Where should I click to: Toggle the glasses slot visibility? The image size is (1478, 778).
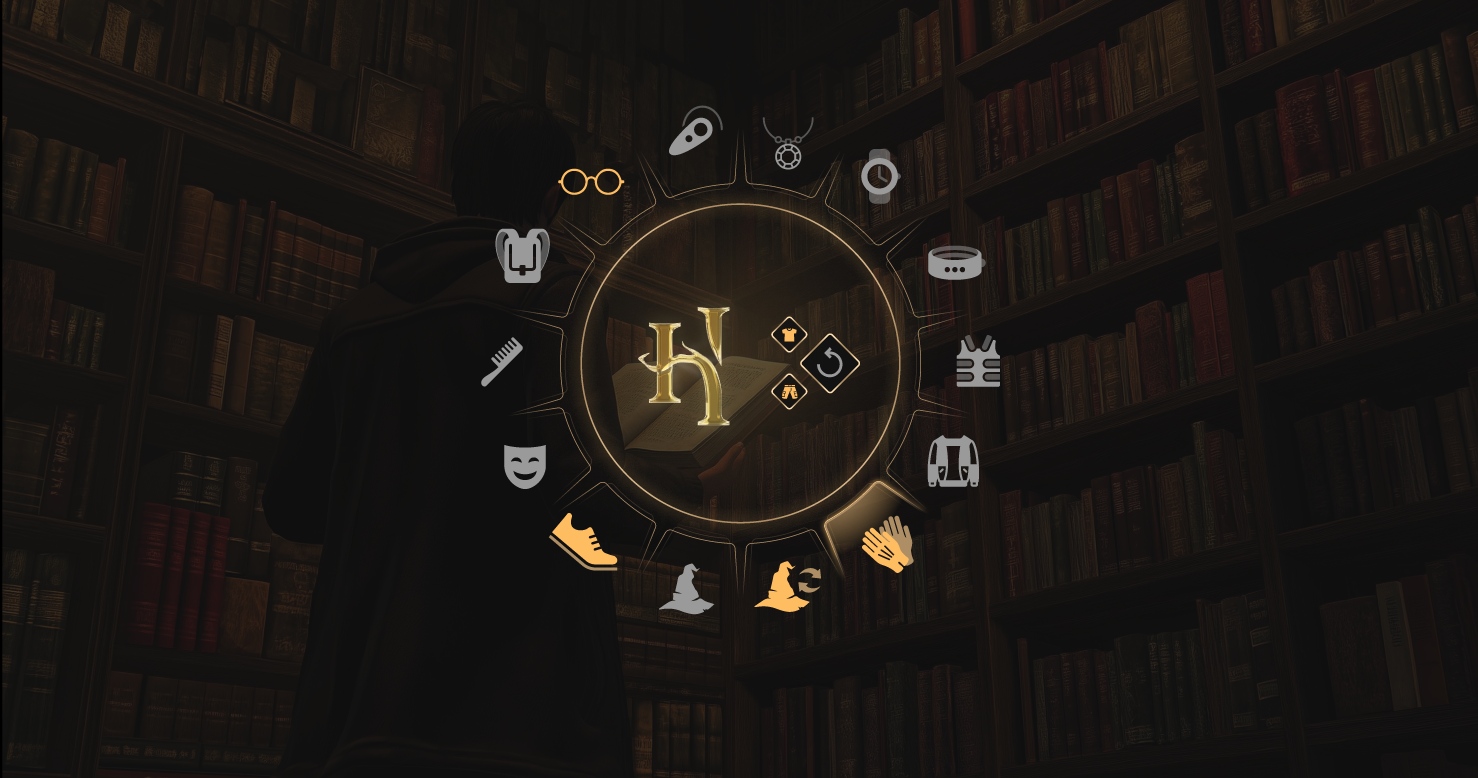coord(591,181)
